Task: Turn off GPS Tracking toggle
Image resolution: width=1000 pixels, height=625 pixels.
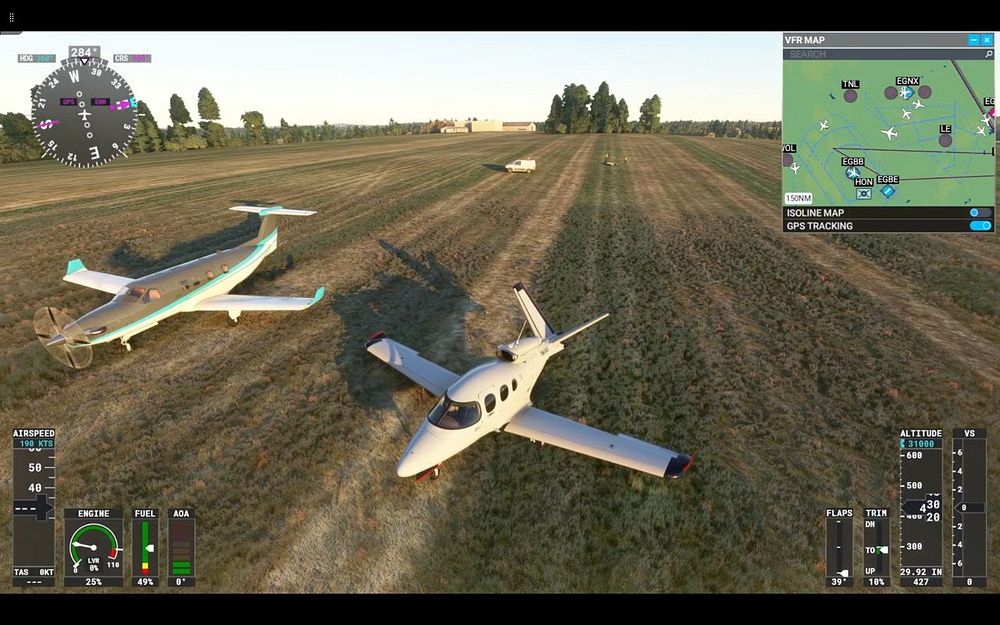Action: (x=980, y=226)
